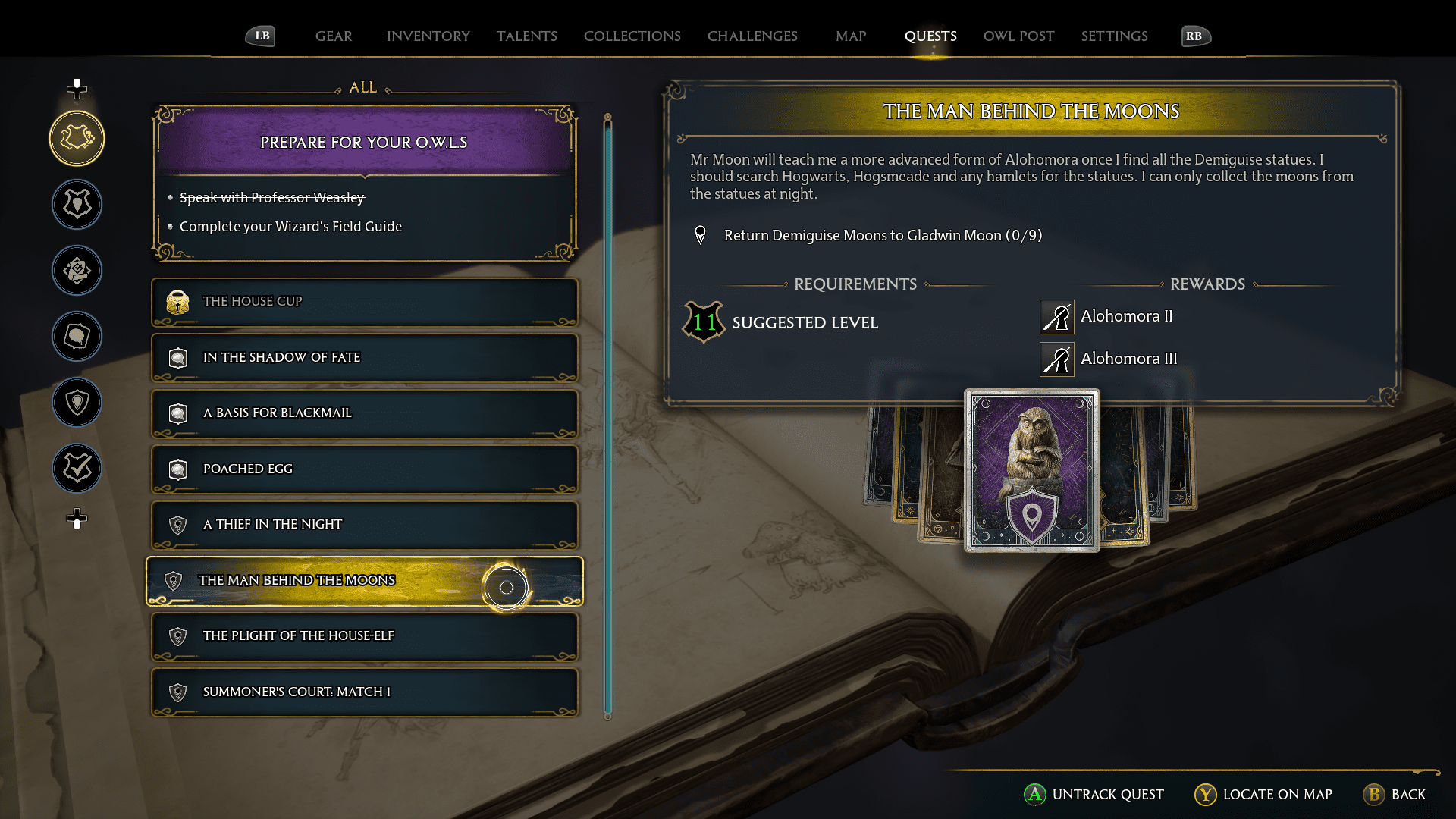Click the Demiguise statue quest card

(1031, 470)
